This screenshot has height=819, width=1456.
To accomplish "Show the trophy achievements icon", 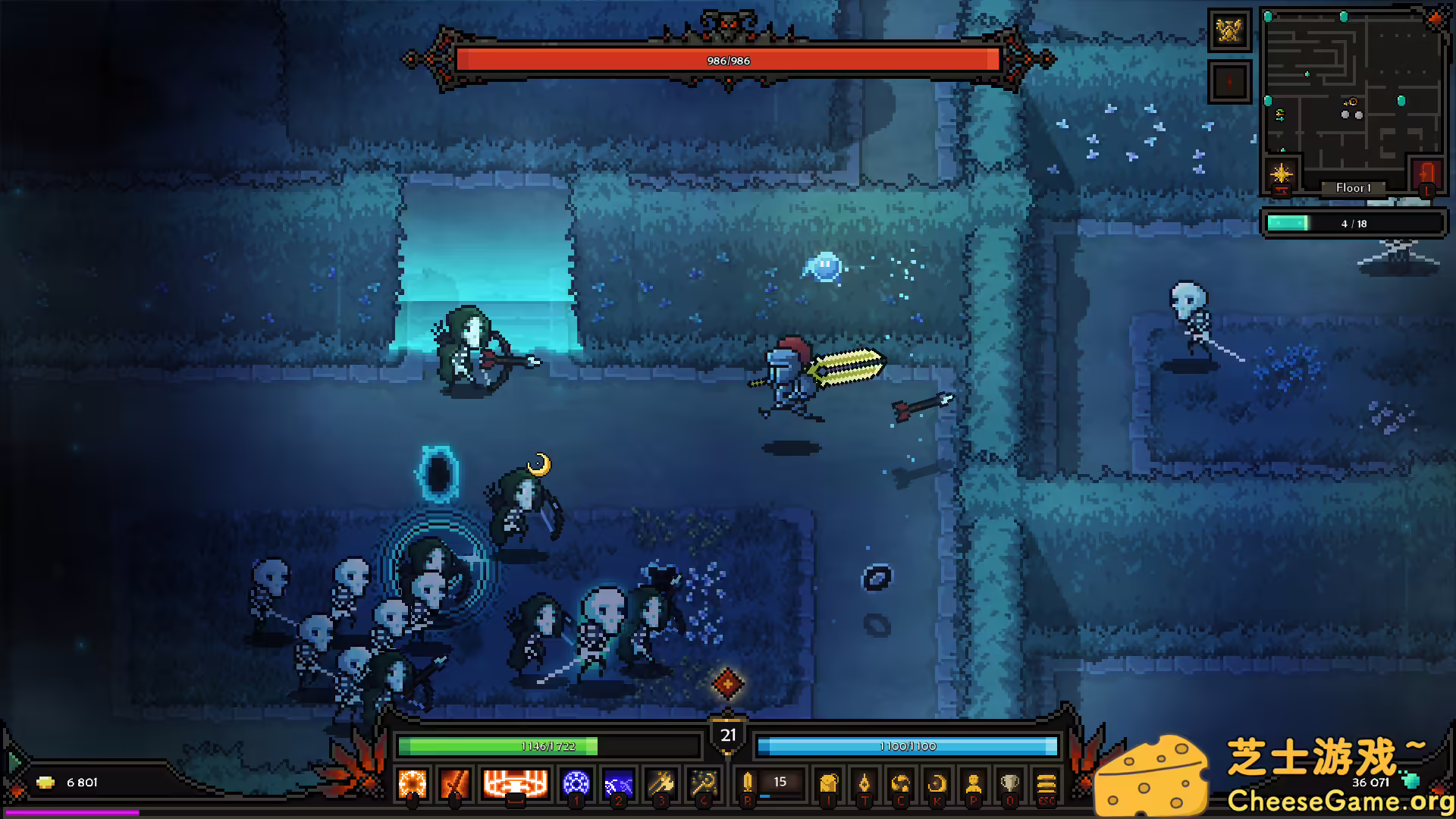I will point(1010,783).
